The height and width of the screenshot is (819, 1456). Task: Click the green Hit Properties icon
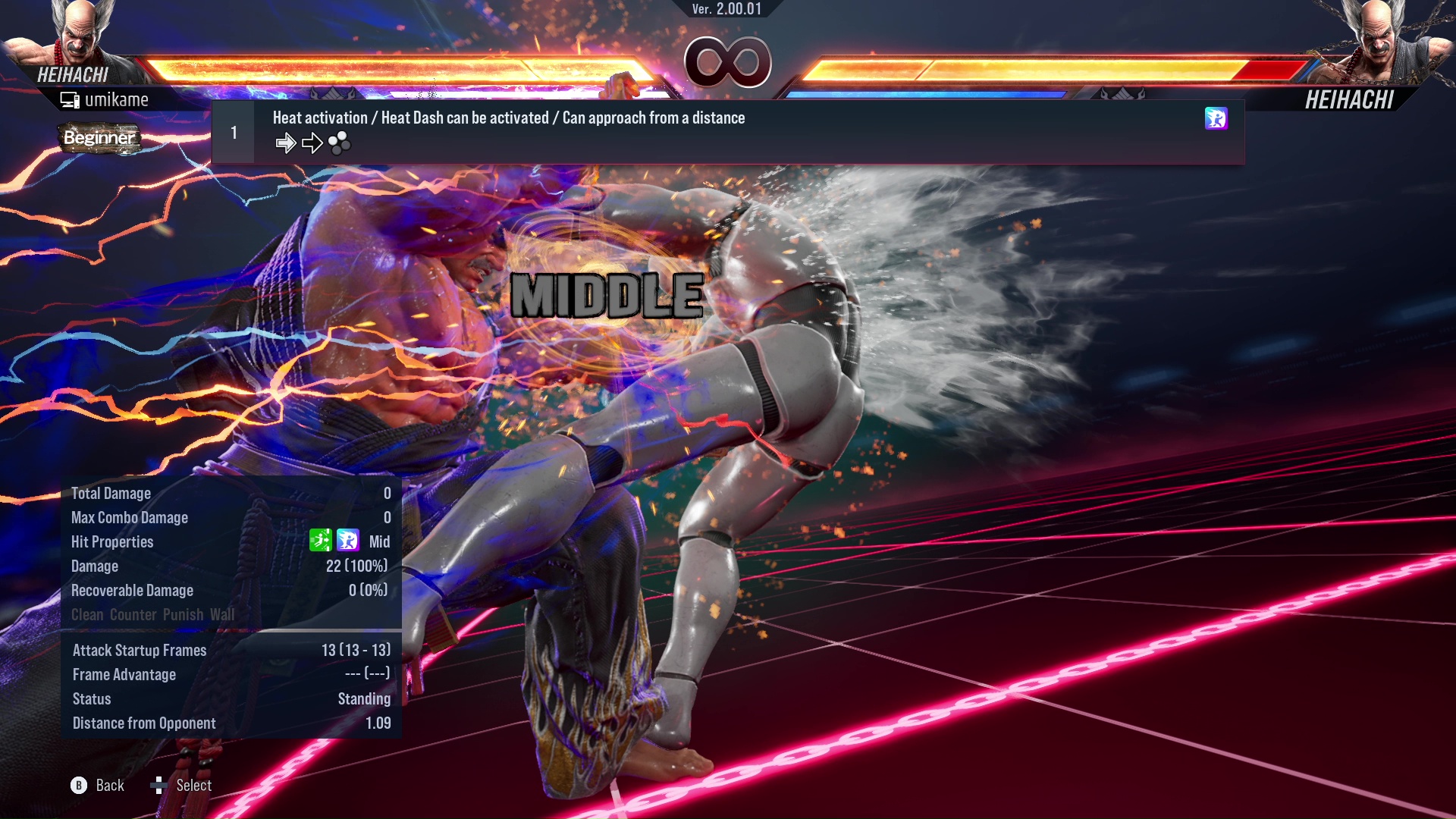point(320,541)
